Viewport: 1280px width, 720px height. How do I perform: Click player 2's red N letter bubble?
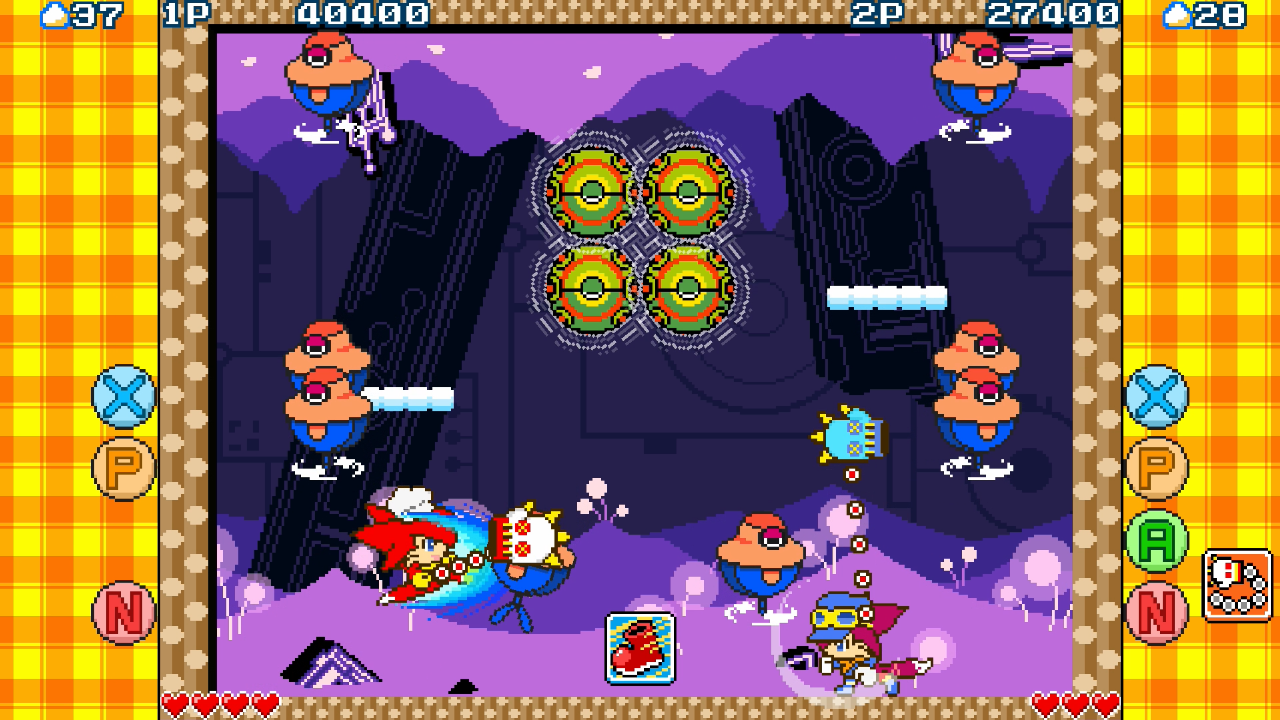point(1157,612)
